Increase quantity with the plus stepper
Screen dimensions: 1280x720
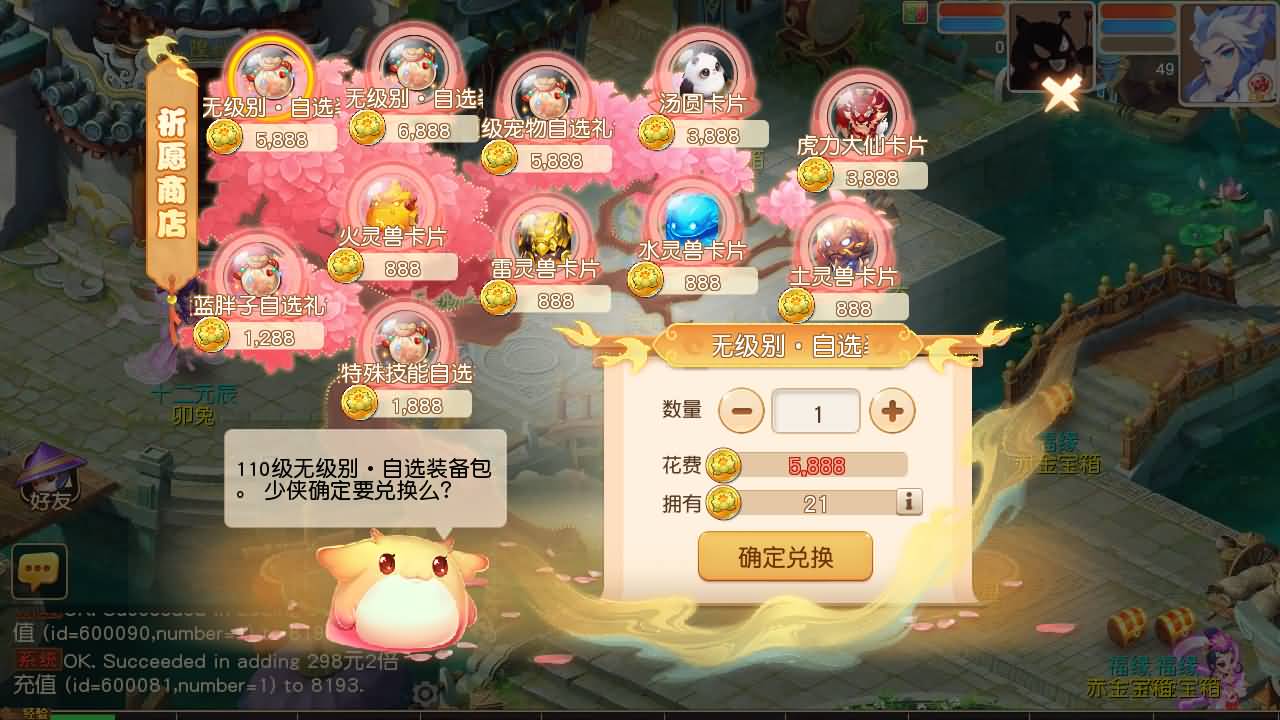click(893, 410)
